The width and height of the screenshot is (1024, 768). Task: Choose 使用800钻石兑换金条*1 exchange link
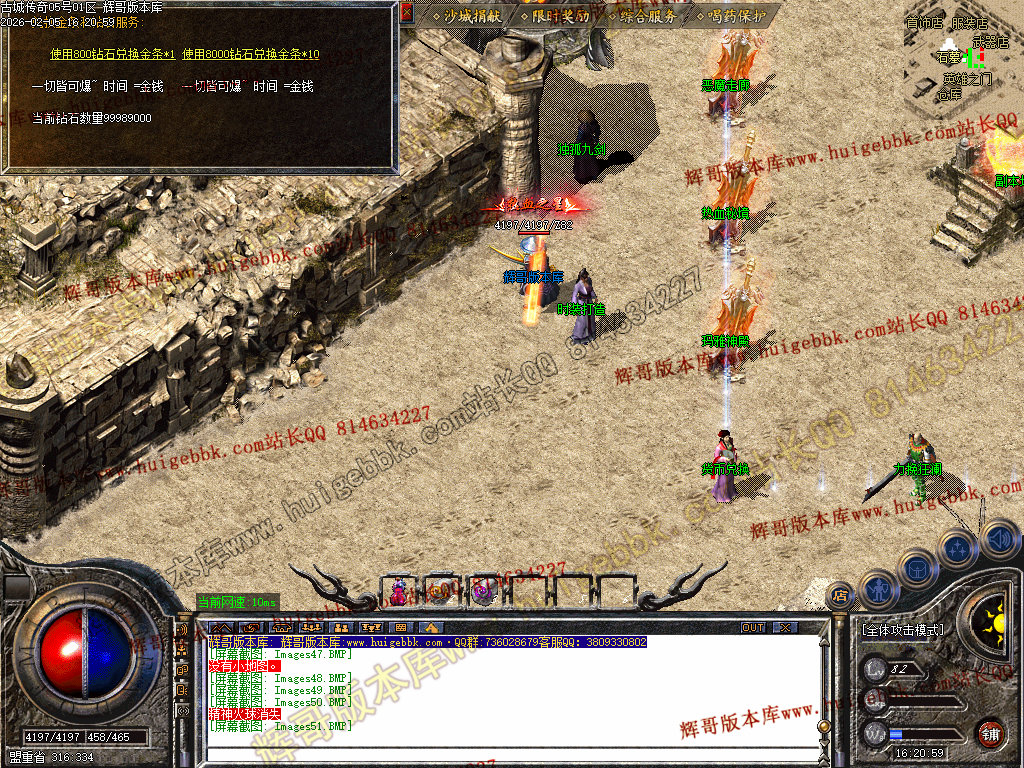112,54
